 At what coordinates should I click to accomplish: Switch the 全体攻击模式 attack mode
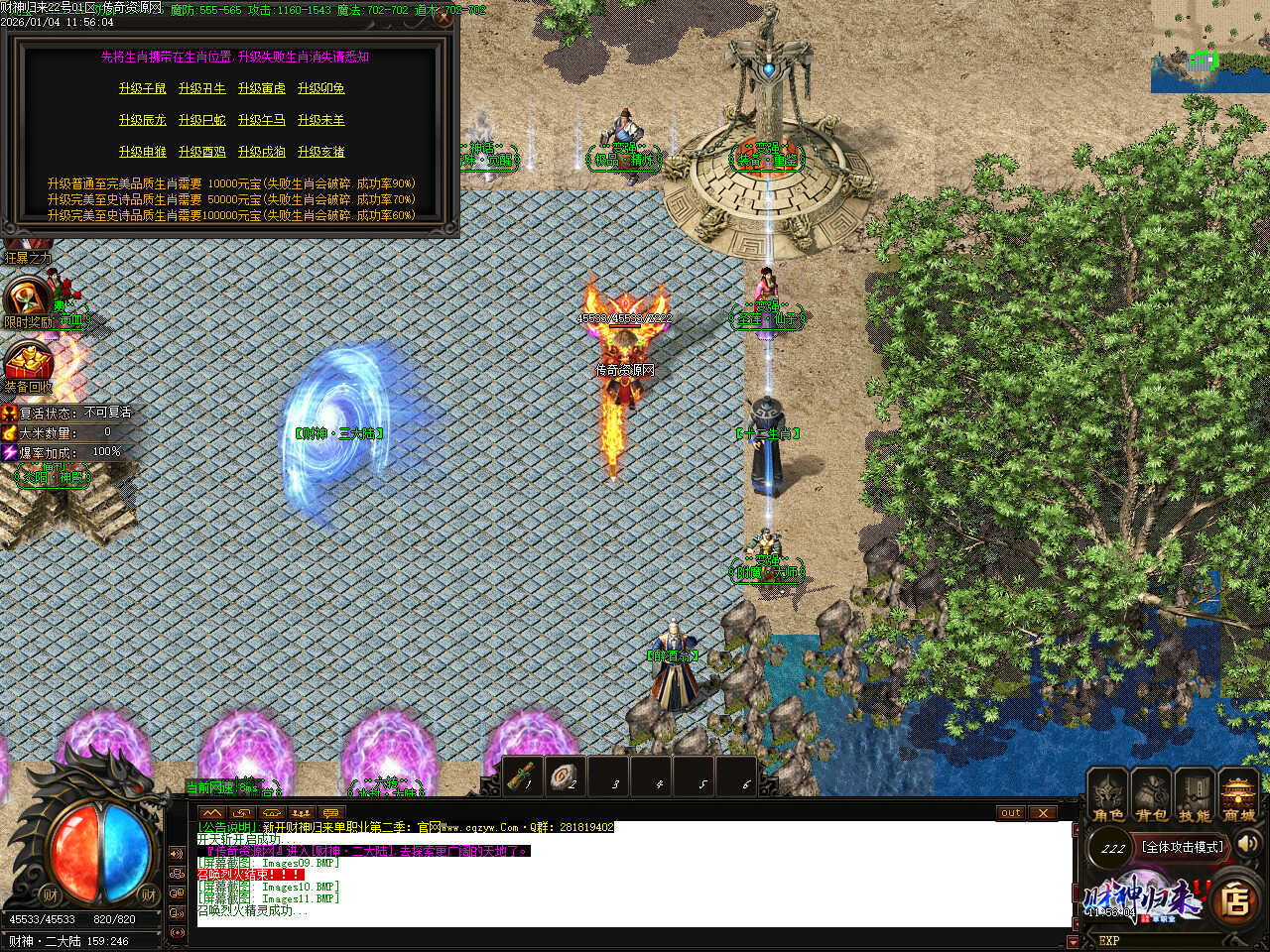1184,847
